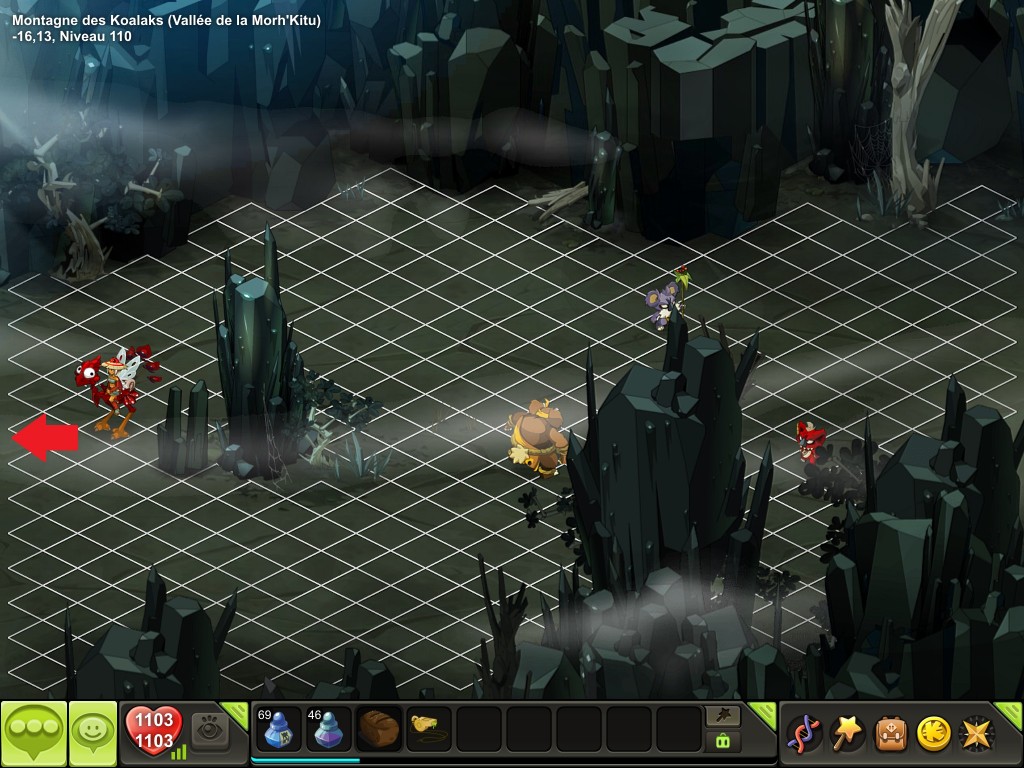Open the world map compass star icon

pos(977,734)
